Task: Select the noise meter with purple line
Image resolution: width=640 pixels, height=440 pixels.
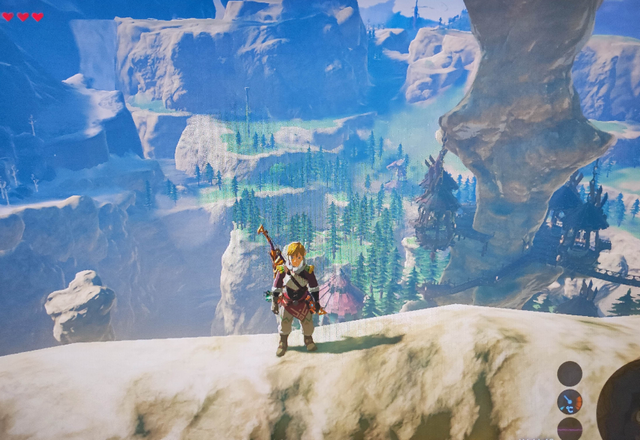Action: (570, 430)
